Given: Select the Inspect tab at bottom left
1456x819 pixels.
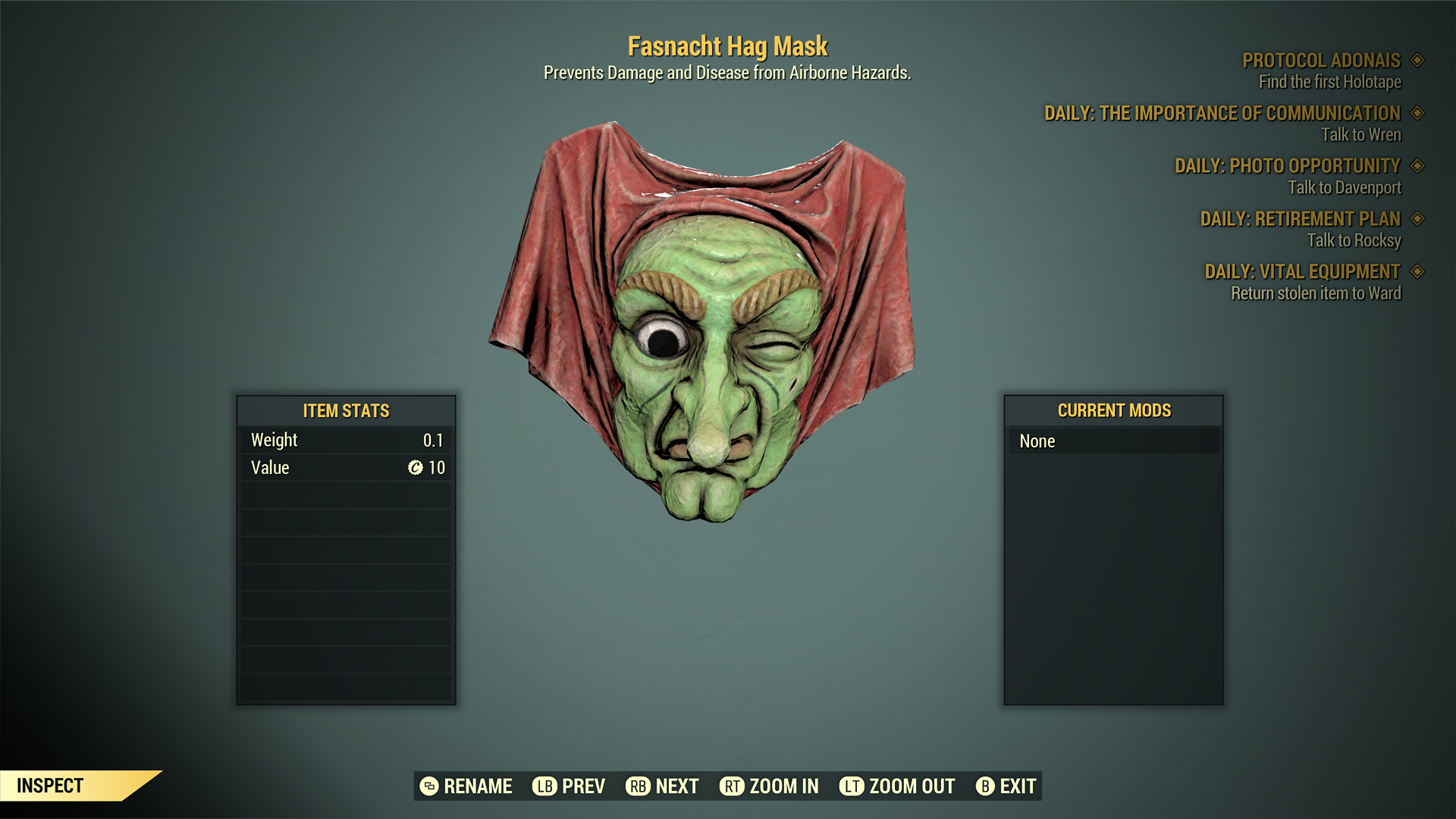Looking at the screenshot, I should click(x=51, y=786).
